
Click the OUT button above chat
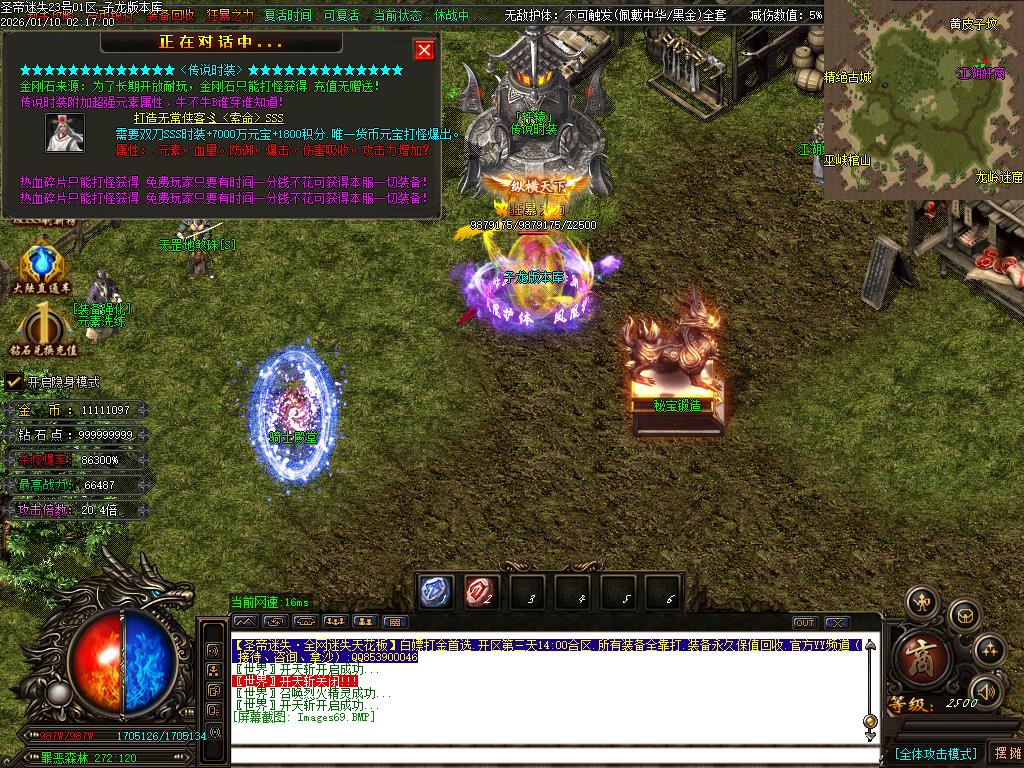click(x=805, y=623)
